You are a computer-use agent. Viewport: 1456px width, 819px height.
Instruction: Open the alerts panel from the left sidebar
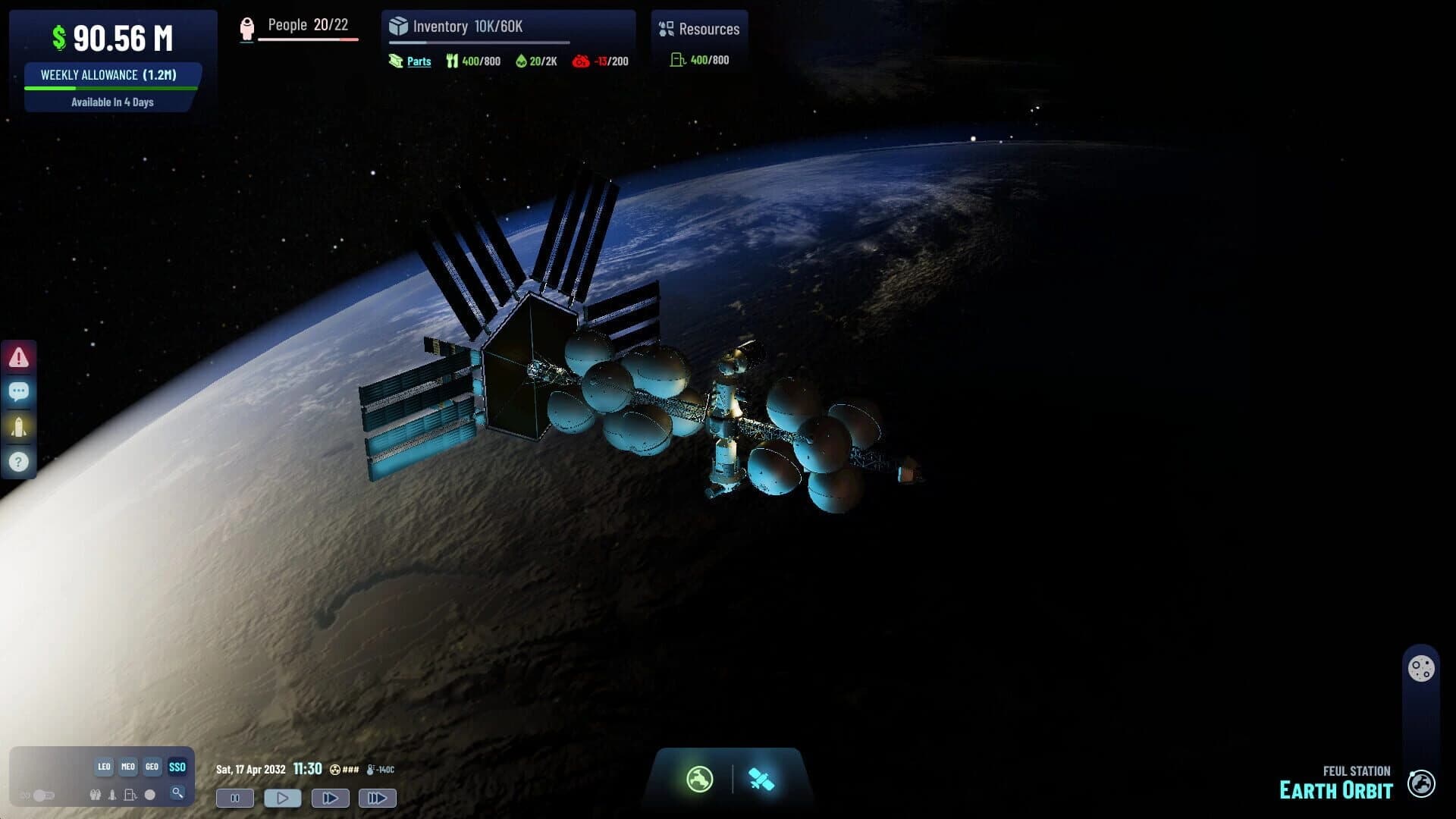(18, 356)
